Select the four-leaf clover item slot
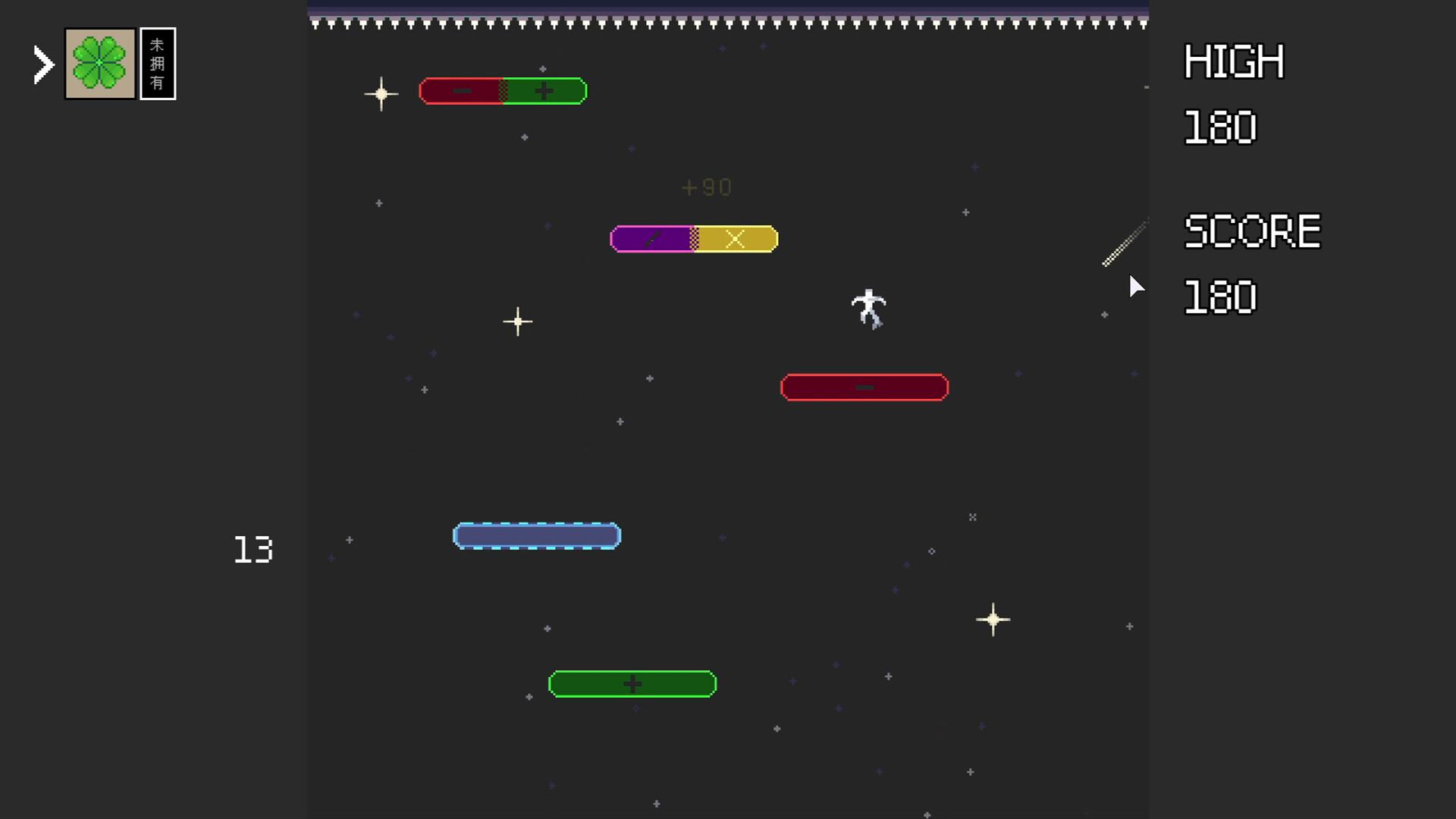Viewport: 1456px width, 819px height. click(x=100, y=64)
